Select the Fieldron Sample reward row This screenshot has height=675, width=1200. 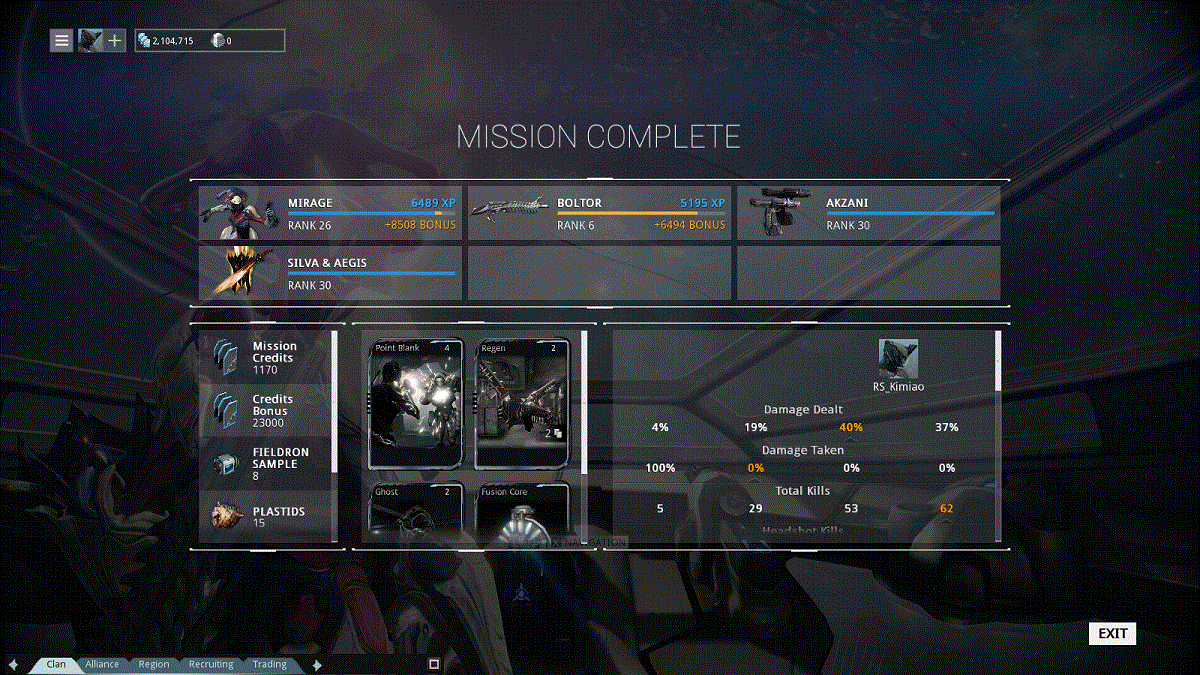click(x=266, y=464)
